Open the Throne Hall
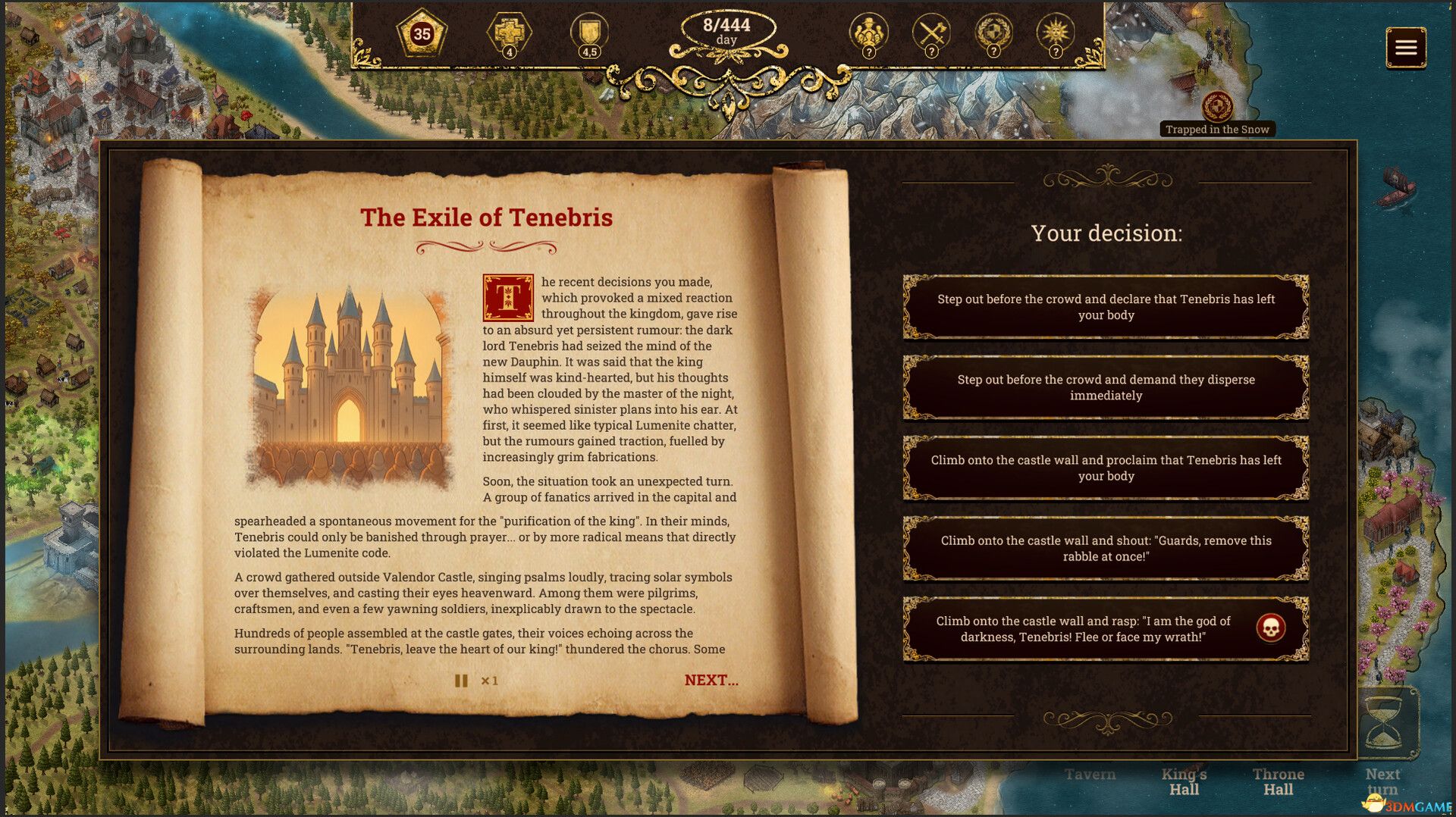Image resolution: width=1456 pixels, height=817 pixels. (1279, 781)
